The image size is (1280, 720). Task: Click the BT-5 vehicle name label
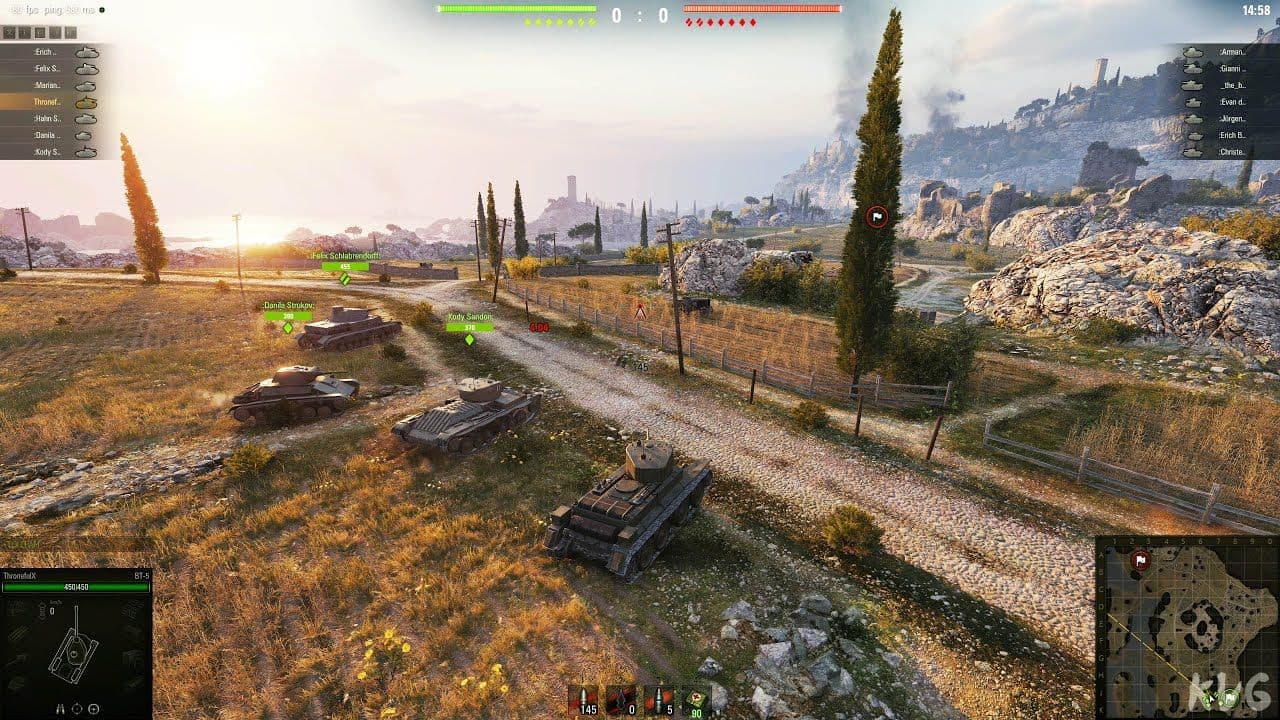click(140, 574)
